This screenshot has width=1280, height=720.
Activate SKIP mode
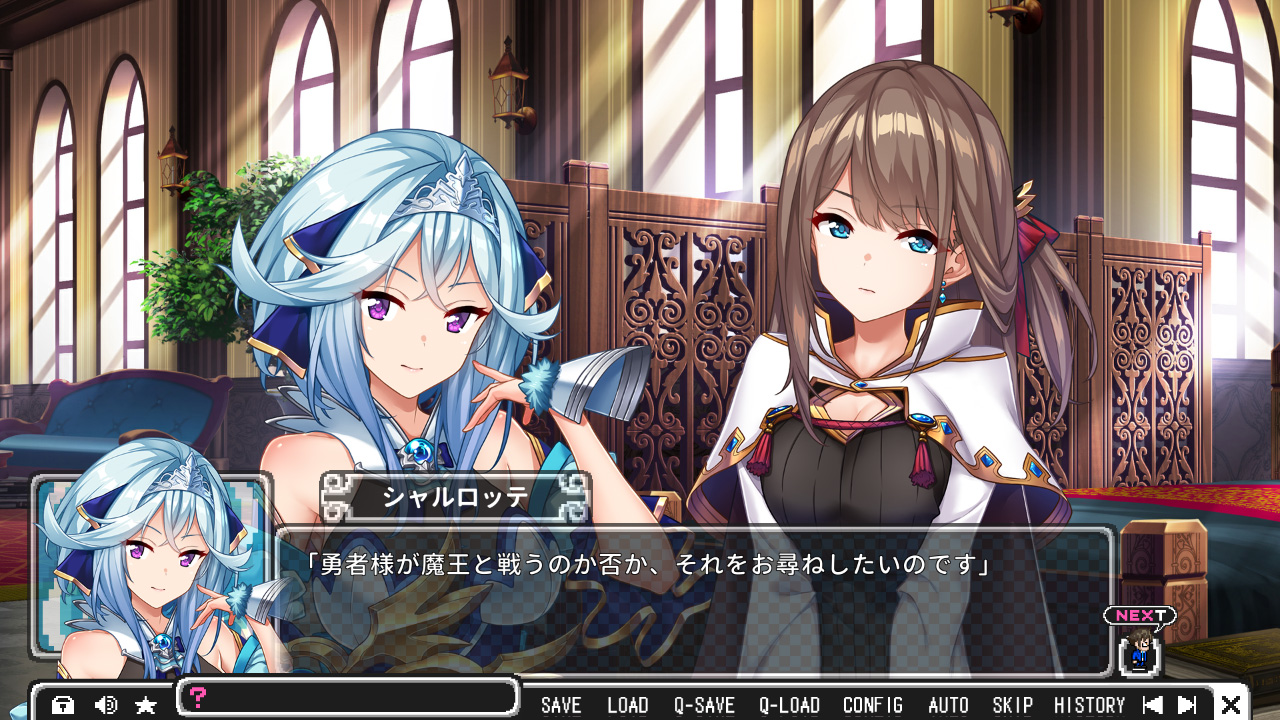(x=1012, y=705)
